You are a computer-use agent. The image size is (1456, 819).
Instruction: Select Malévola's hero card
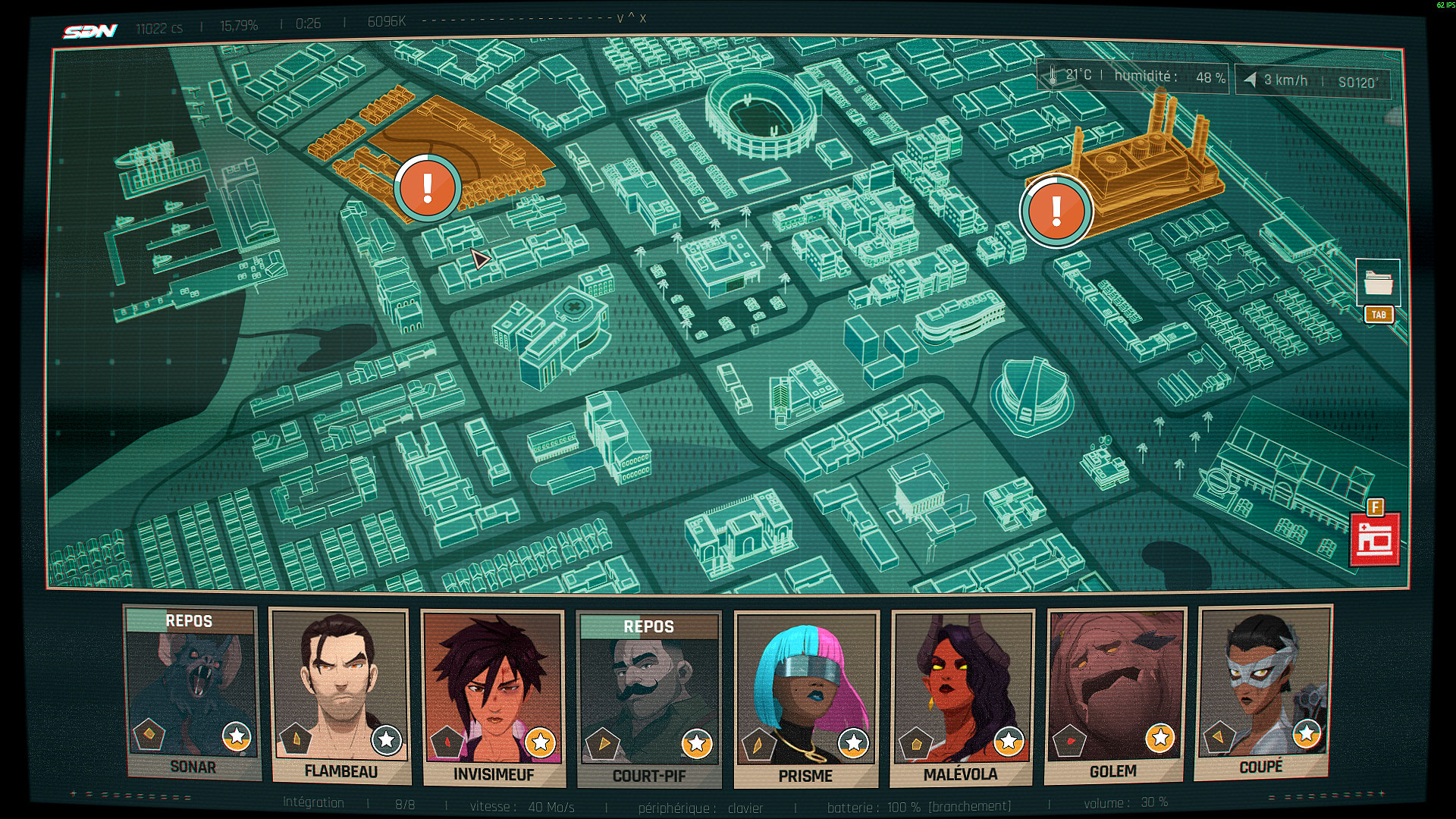click(x=962, y=697)
